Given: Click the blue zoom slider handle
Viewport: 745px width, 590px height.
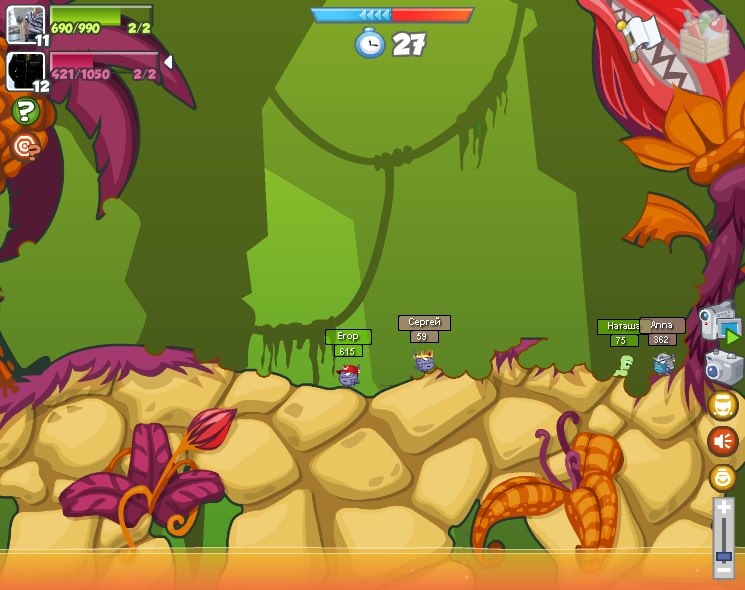Looking at the screenshot, I should 723,555.
